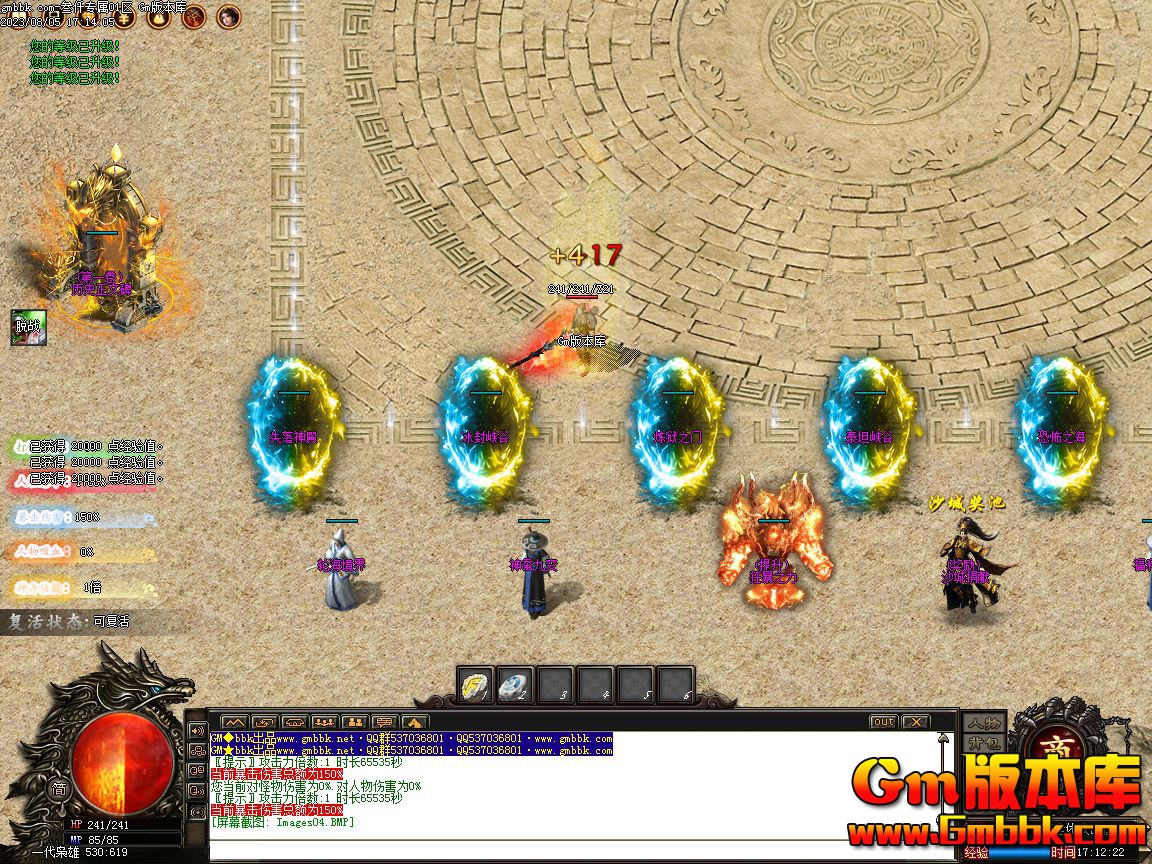Click the red demon face icon at top
This screenshot has width=1152, height=864.
coord(194,16)
